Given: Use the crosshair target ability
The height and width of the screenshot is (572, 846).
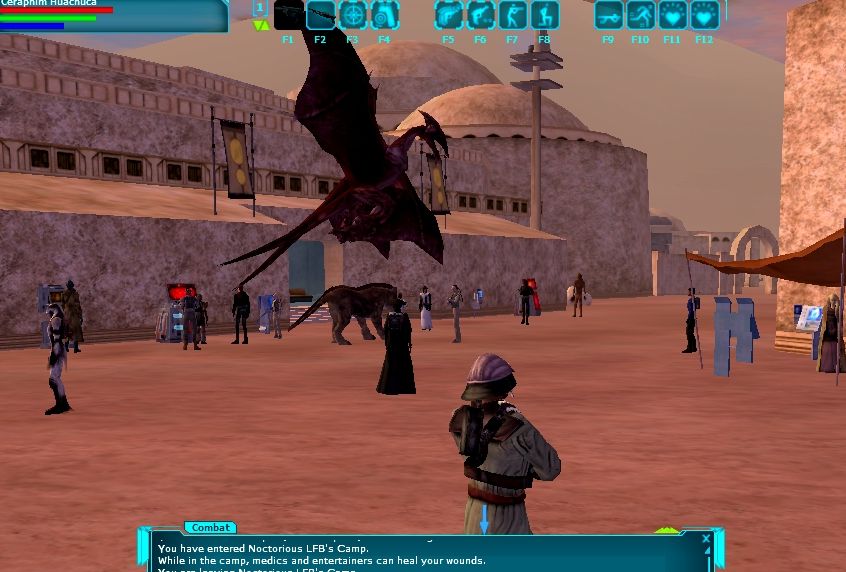Looking at the screenshot, I should click(x=352, y=15).
